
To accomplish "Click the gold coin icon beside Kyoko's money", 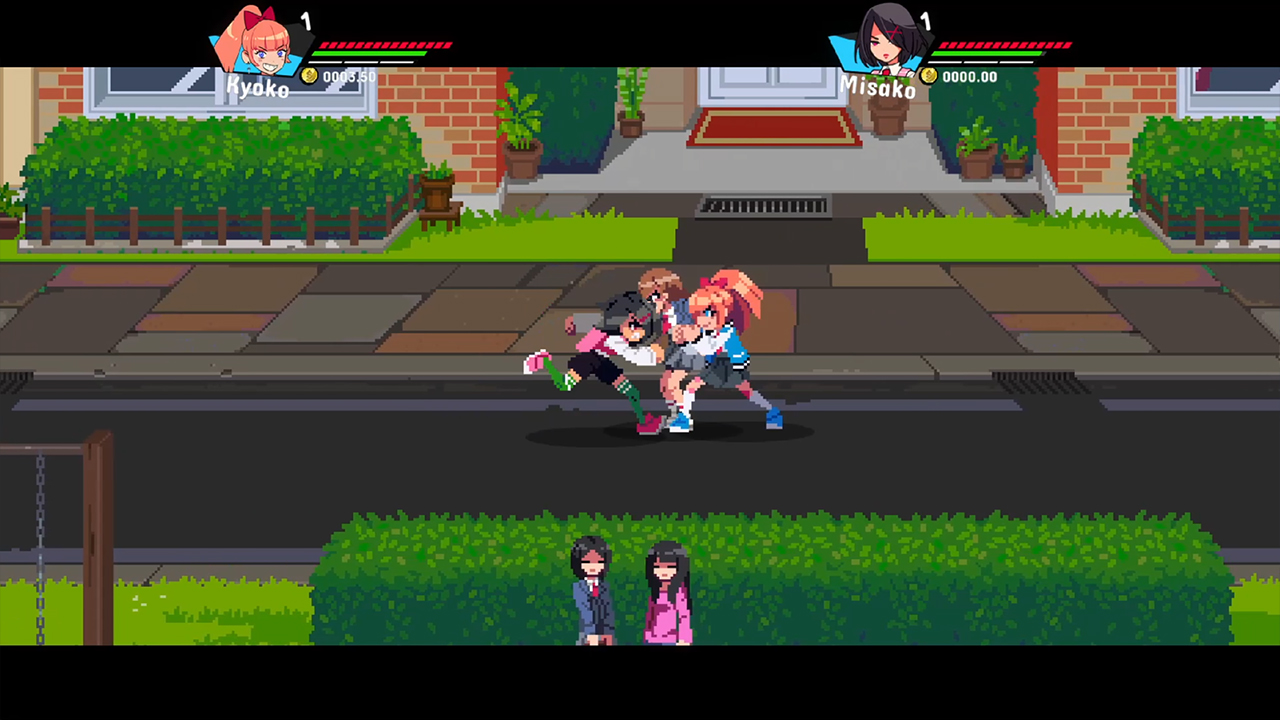I will [310, 76].
